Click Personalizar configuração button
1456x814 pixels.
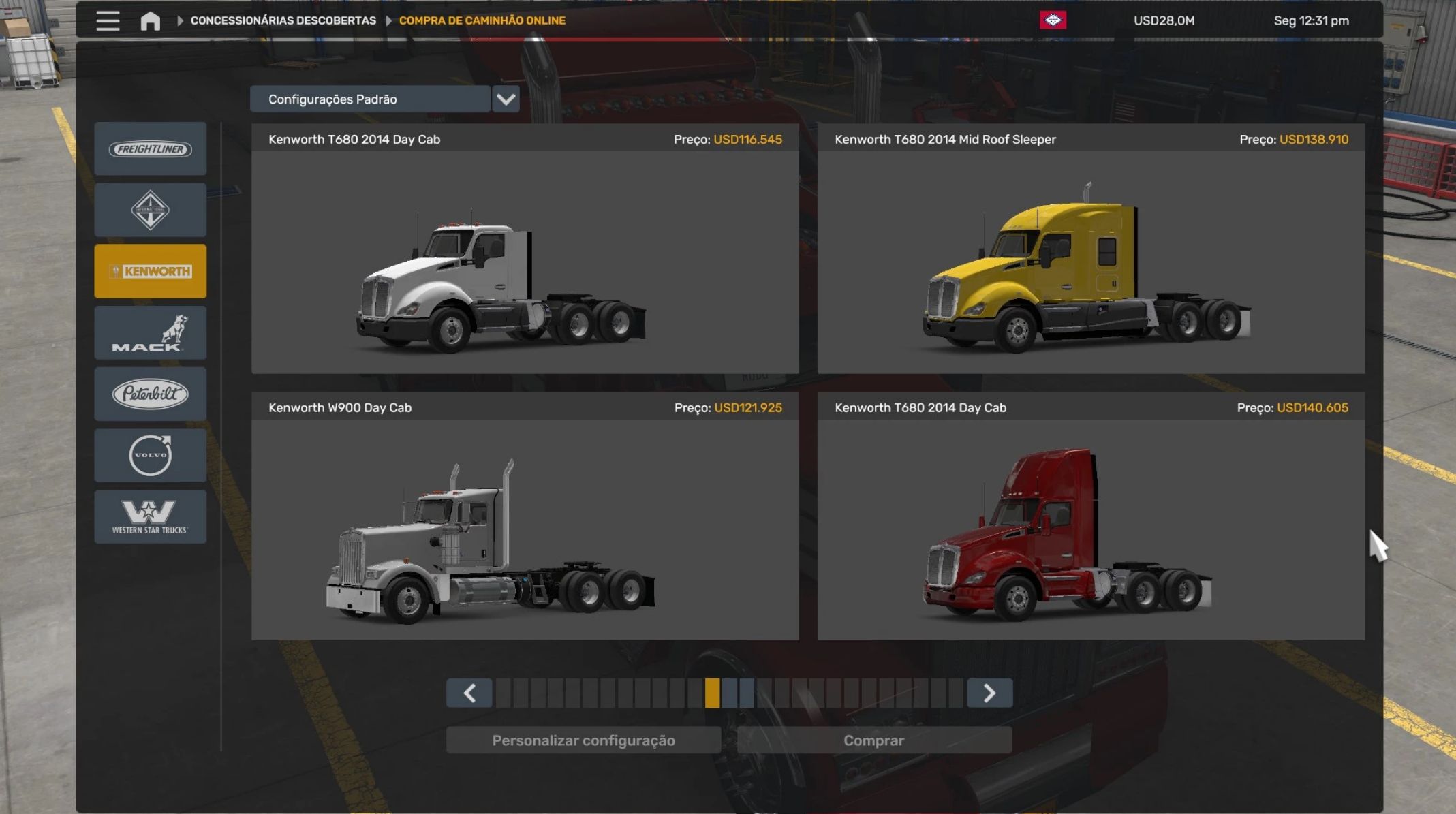click(583, 740)
